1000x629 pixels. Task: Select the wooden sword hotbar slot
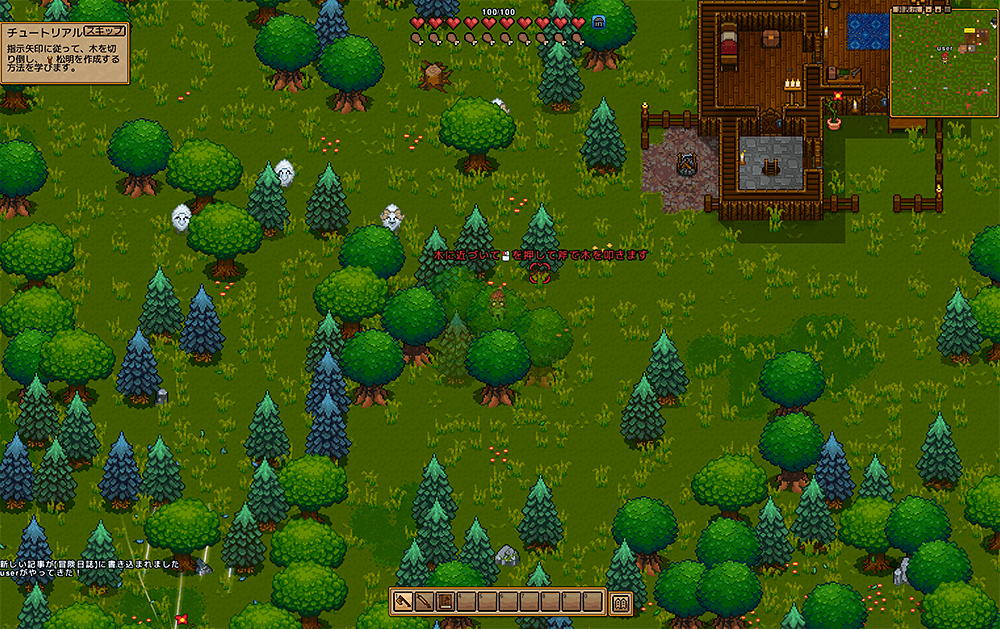tap(424, 603)
